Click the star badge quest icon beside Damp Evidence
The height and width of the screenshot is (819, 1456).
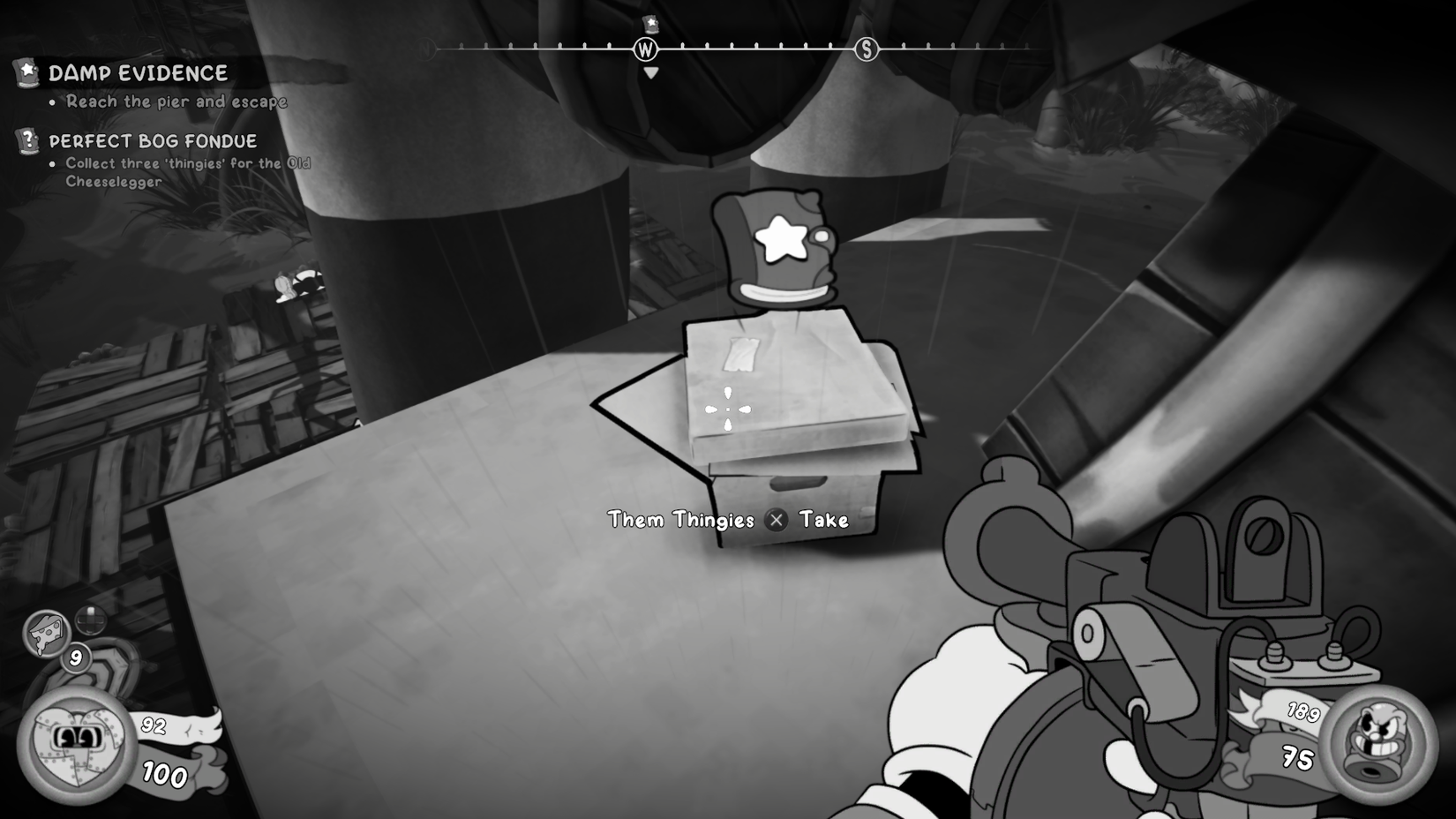click(25, 73)
